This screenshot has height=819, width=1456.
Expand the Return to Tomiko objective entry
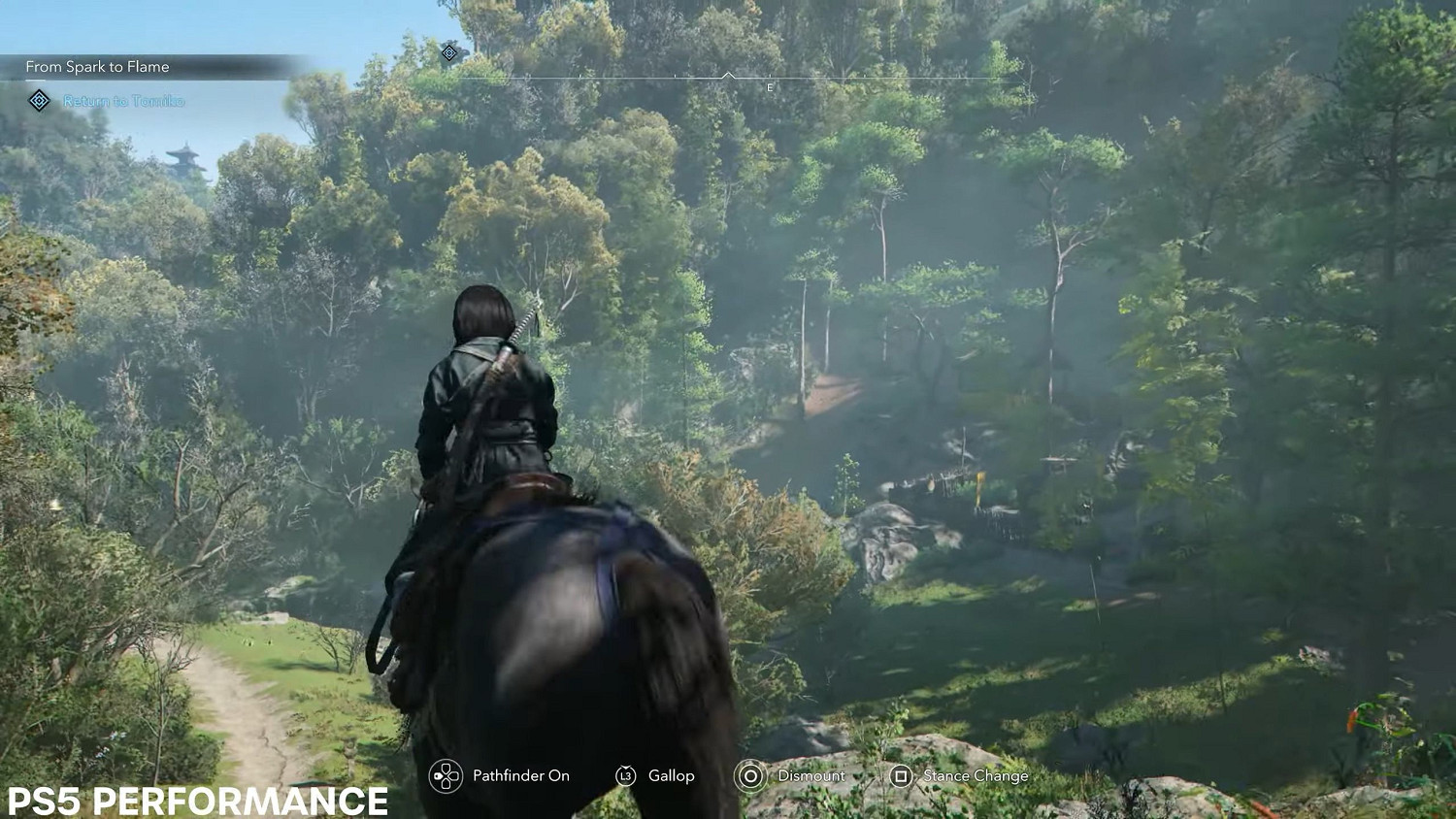[x=122, y=101]
